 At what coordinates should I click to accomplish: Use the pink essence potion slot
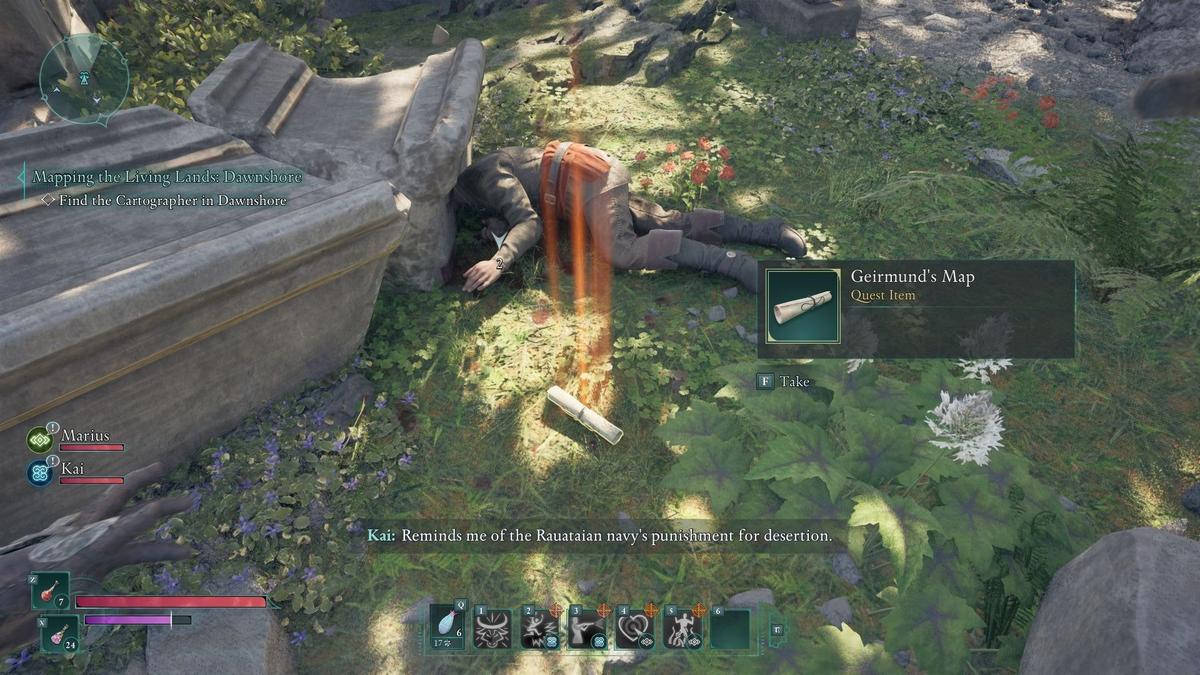(59, 633)
